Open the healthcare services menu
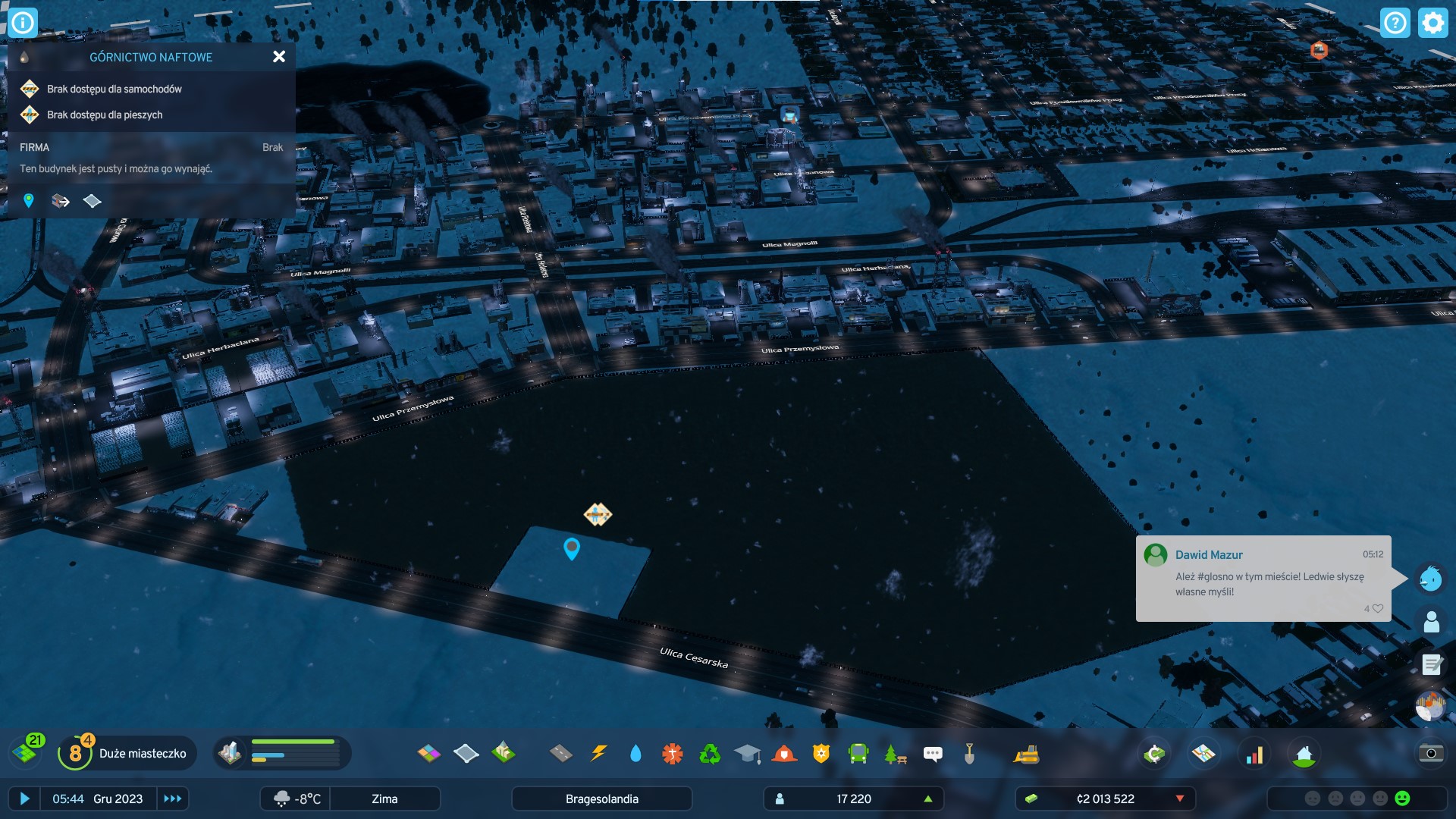This screenshot has height=819, width=1456. point(672,754)
